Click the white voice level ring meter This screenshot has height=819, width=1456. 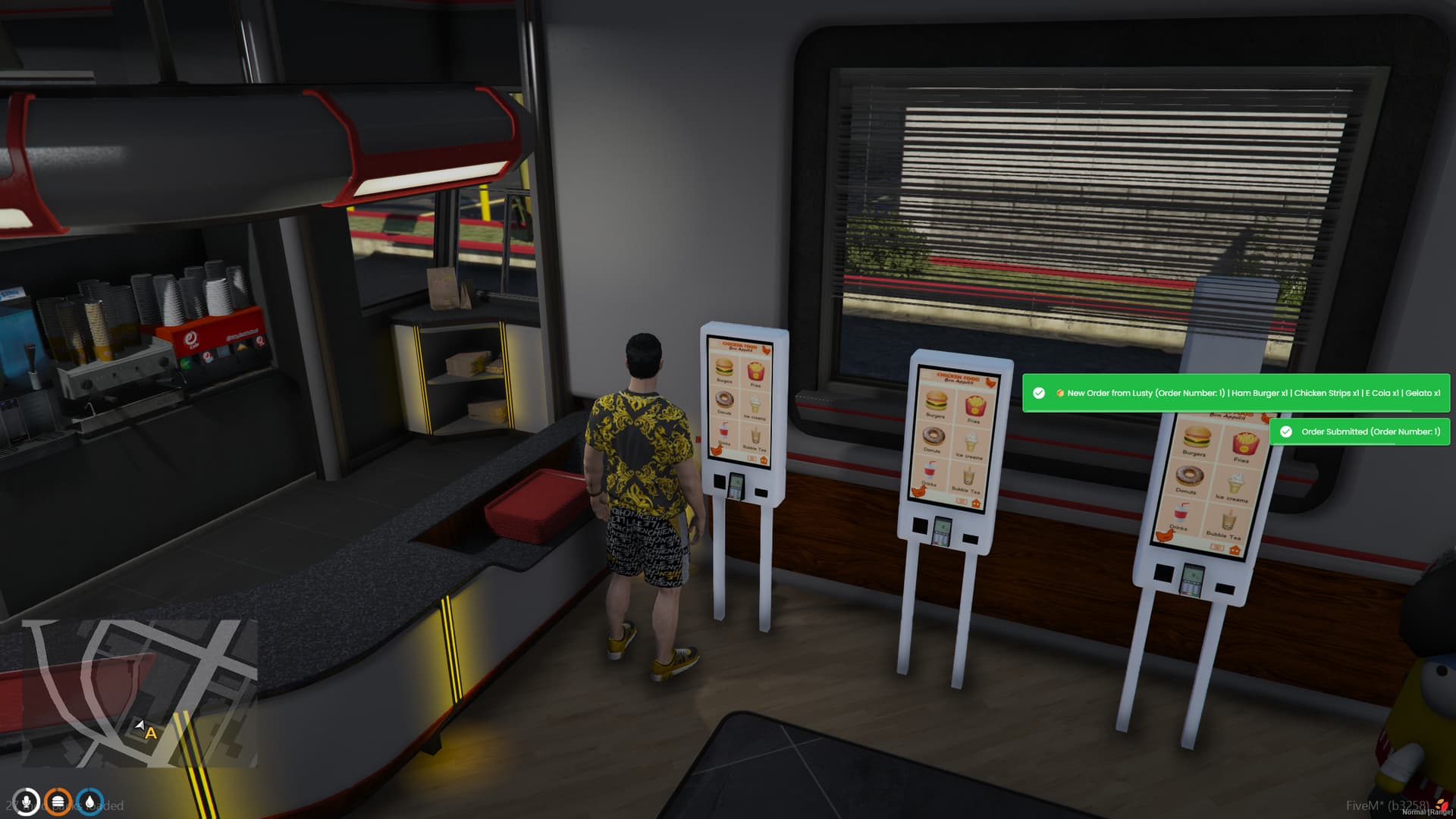pyautogui.click(x=26, y=802)
